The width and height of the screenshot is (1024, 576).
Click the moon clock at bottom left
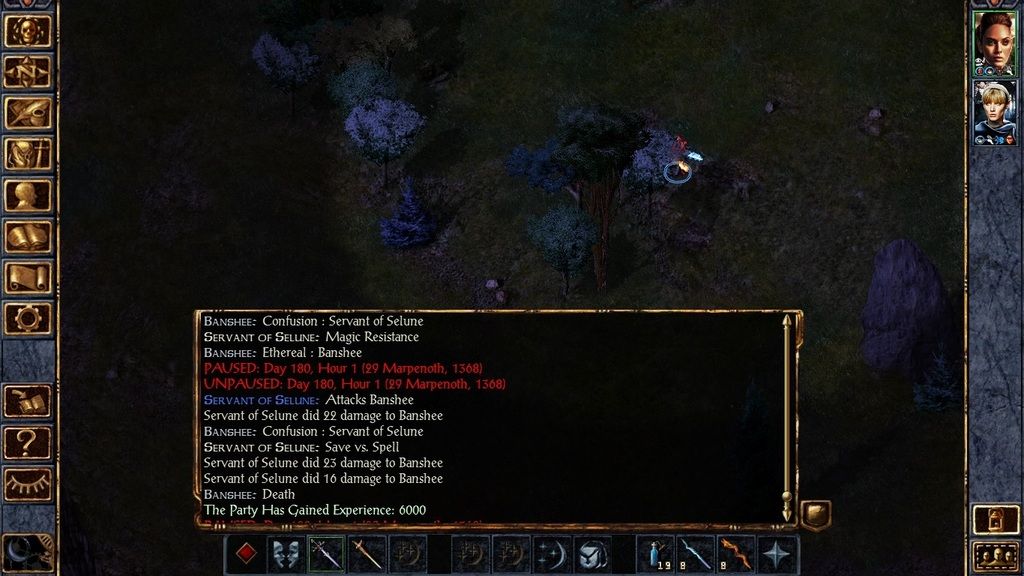(26, 552)
